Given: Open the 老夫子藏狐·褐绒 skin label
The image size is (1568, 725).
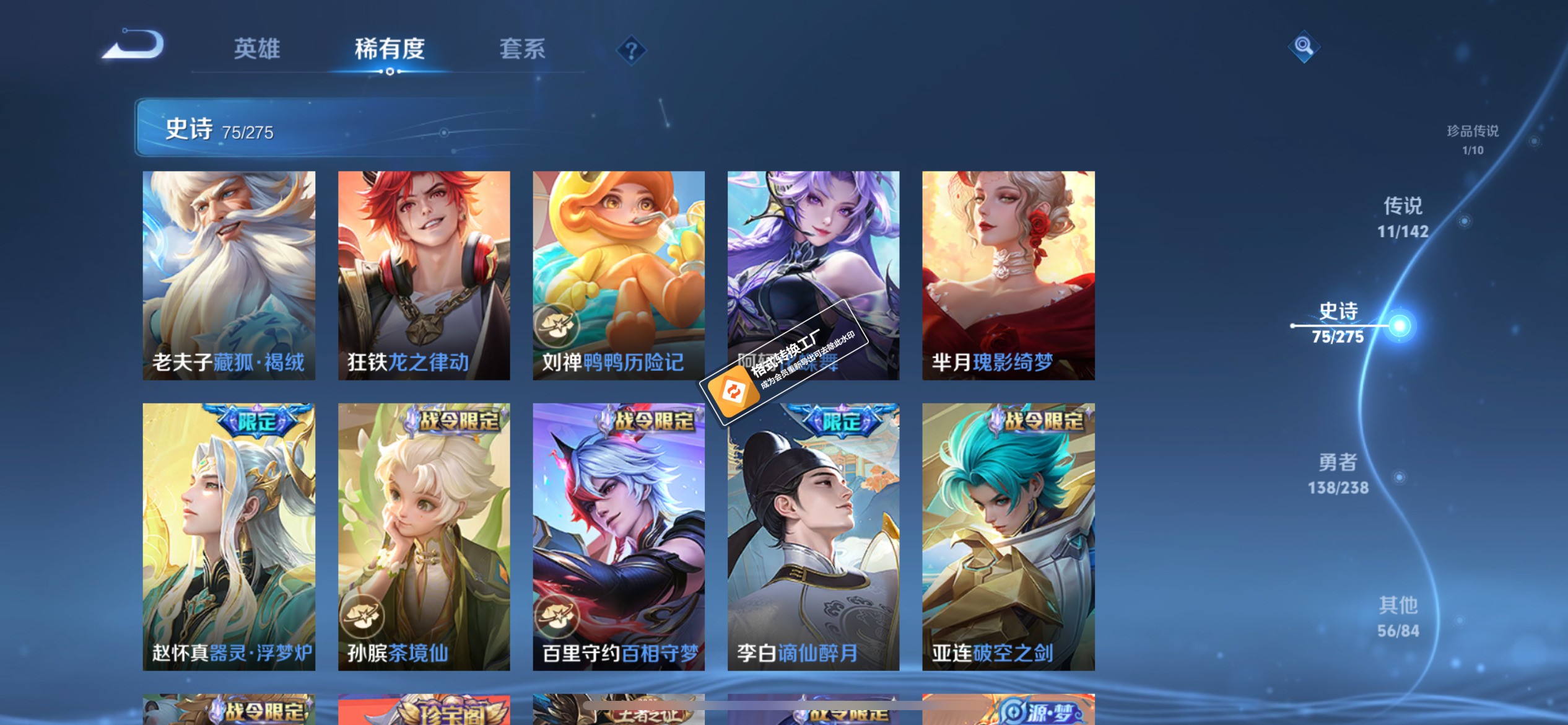Looking at the screenshot, I should click(229, 363).
